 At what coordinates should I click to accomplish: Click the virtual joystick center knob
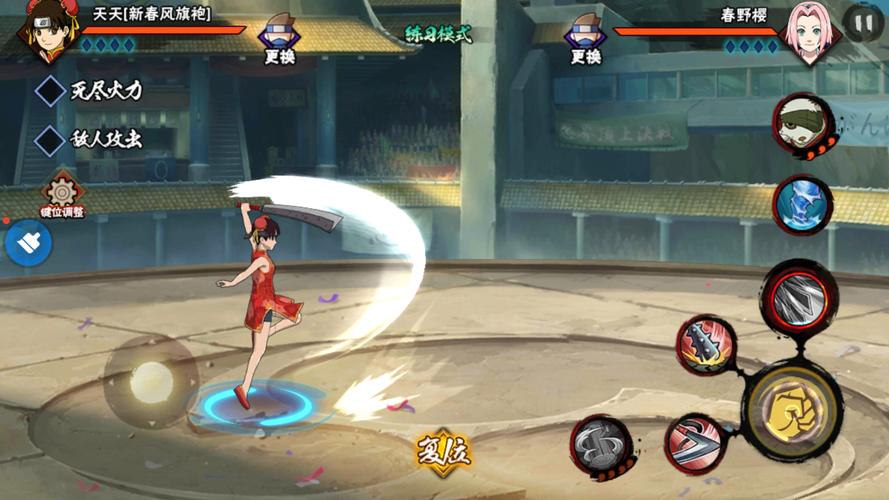(151, 381)
